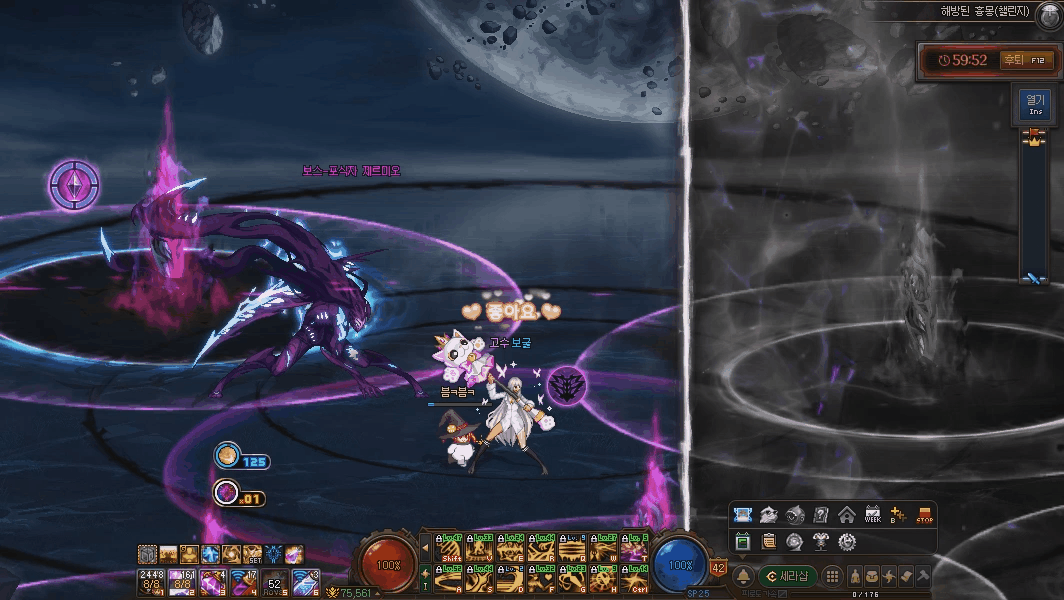Open the film strip screenshot icon
Screen dimensions: 1064x600
point(742,515)
